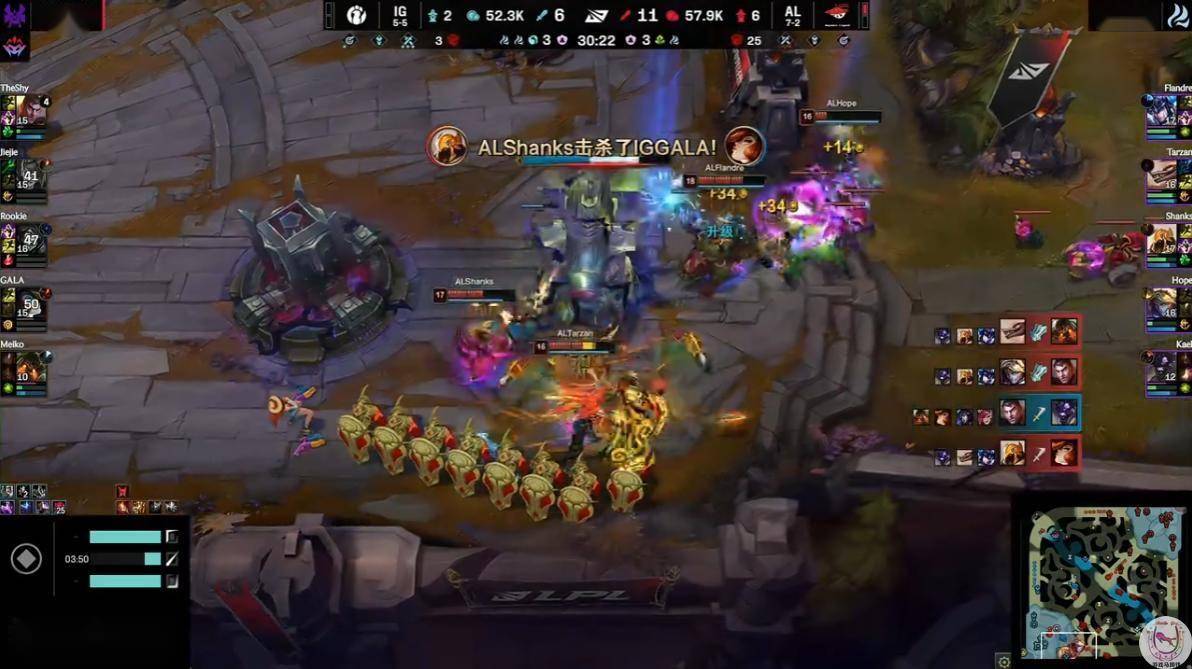Image resolution: width=1192 pixels, height=669 pixels.
Task: Click the AL team logo in scoreboard
Action: coord(837,15)
